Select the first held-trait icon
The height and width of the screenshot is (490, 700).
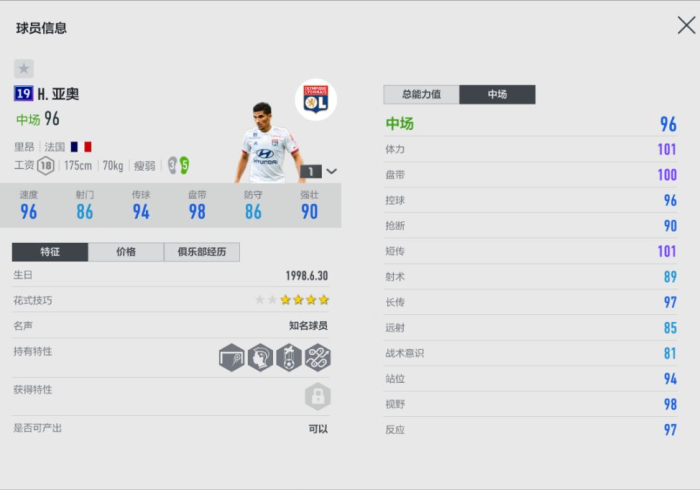tap(231, 357)
